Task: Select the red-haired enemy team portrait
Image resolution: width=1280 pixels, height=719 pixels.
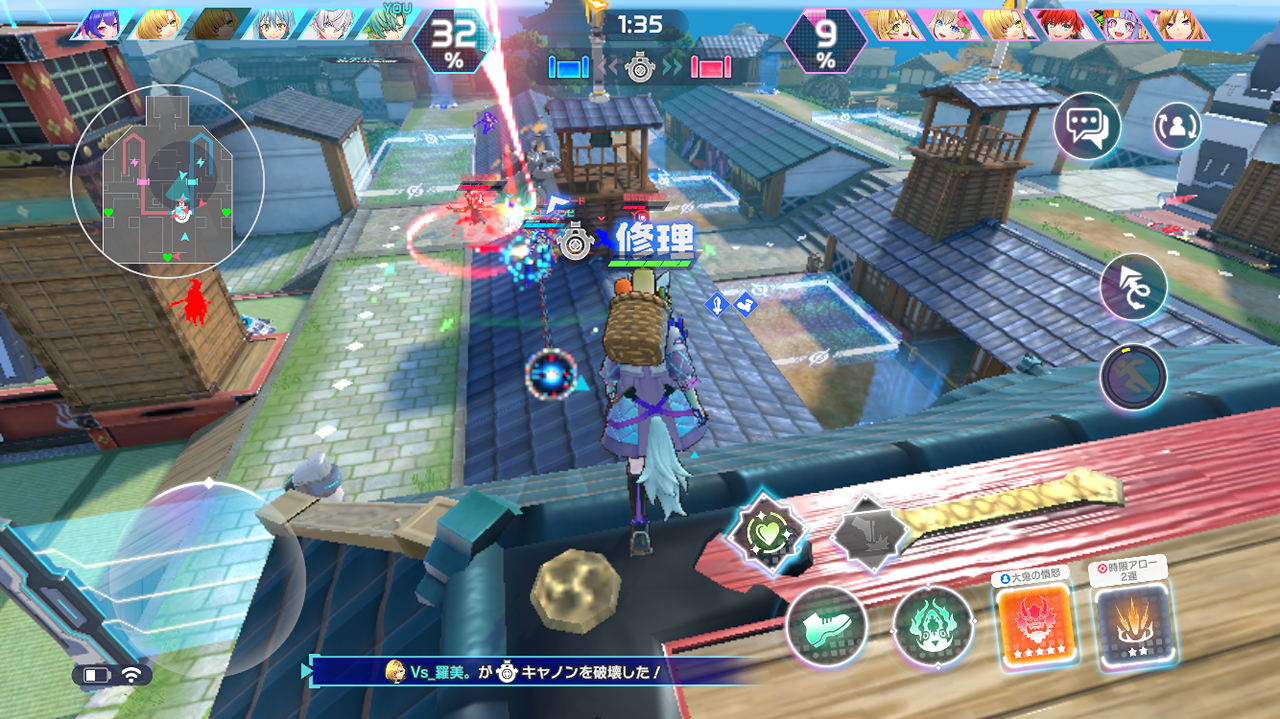Action: pos(1062,24)
